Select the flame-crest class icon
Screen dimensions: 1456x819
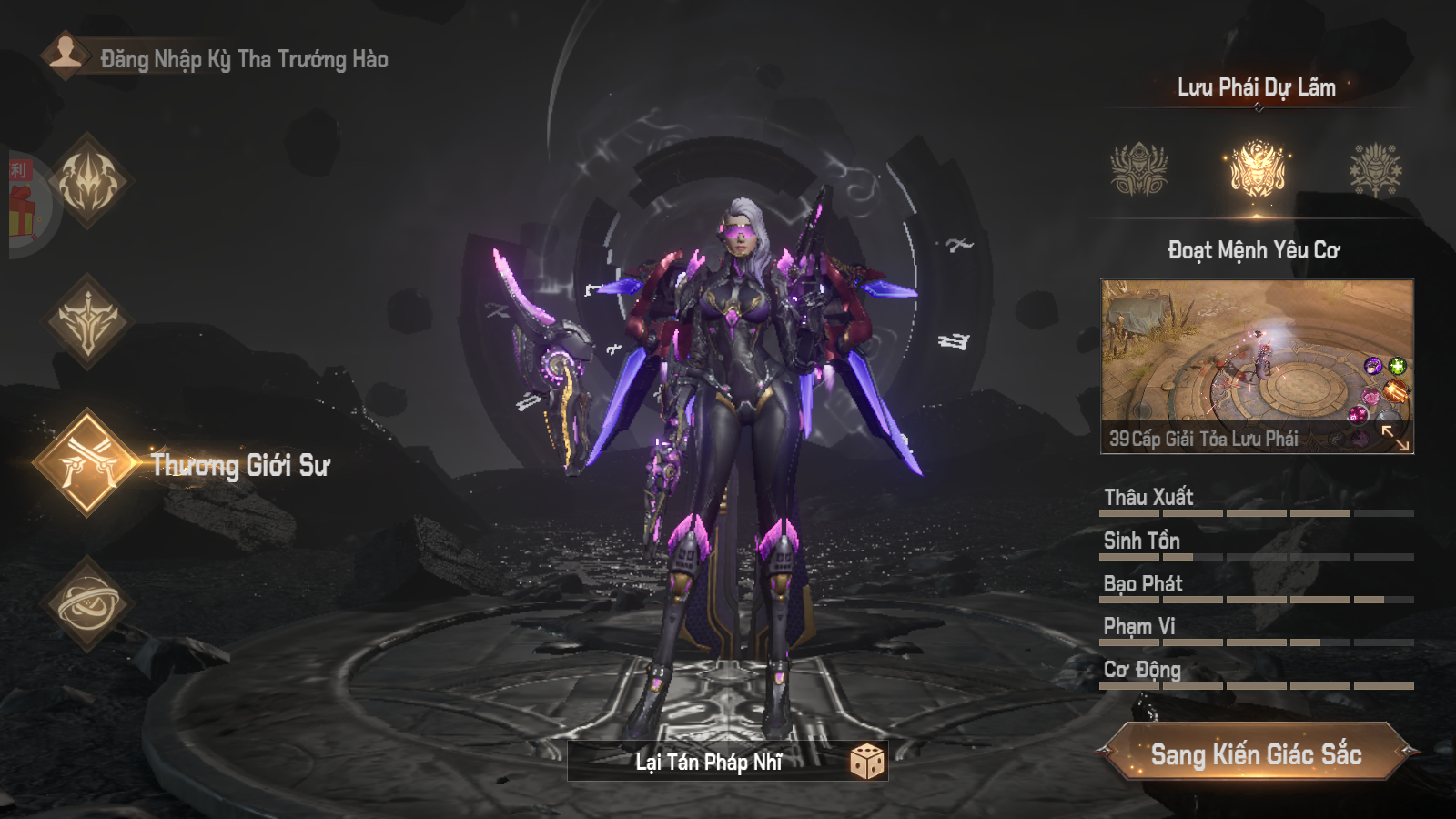[88, 180]
